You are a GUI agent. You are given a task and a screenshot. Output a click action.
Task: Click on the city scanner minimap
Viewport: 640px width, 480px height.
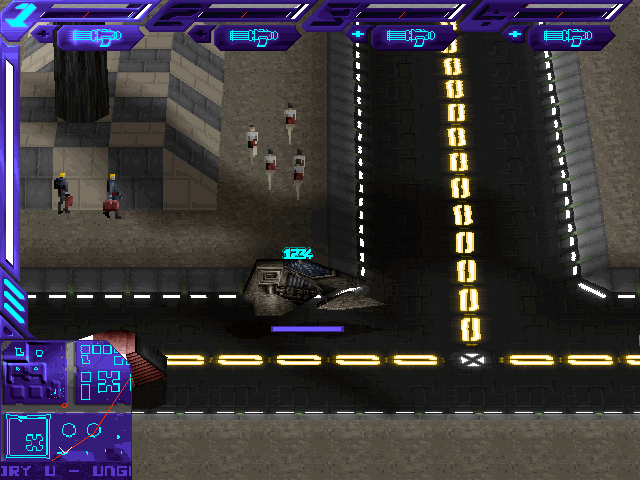(65, 408)
